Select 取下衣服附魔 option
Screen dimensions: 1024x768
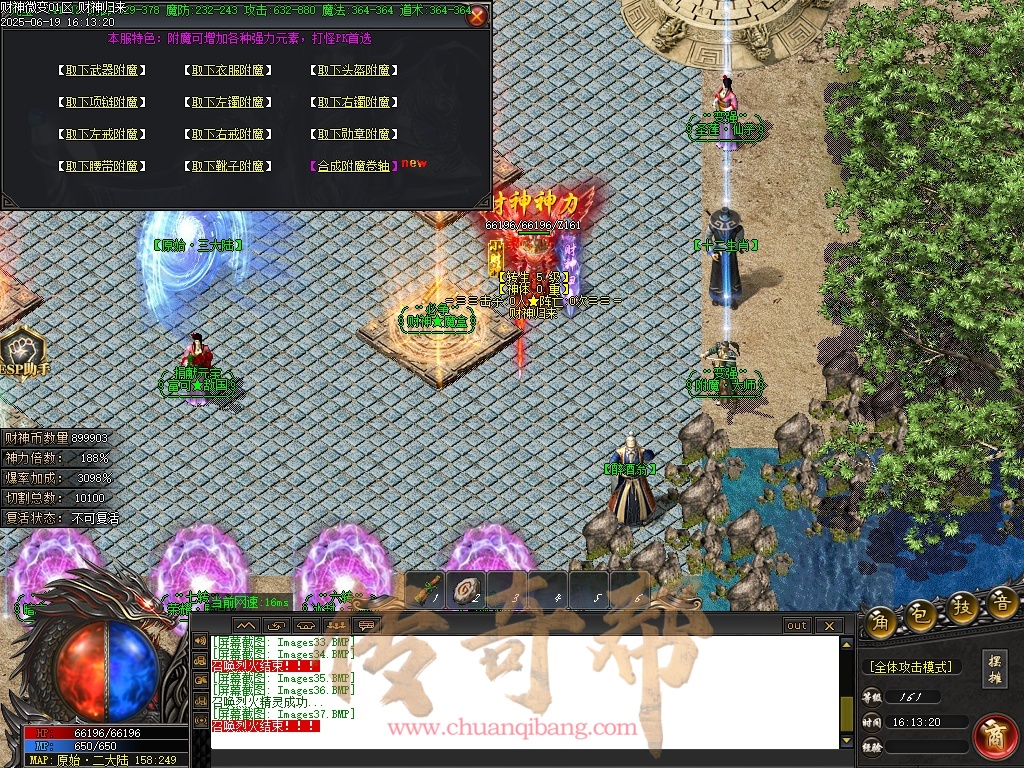pyautogui.click(x=228, y=70)
